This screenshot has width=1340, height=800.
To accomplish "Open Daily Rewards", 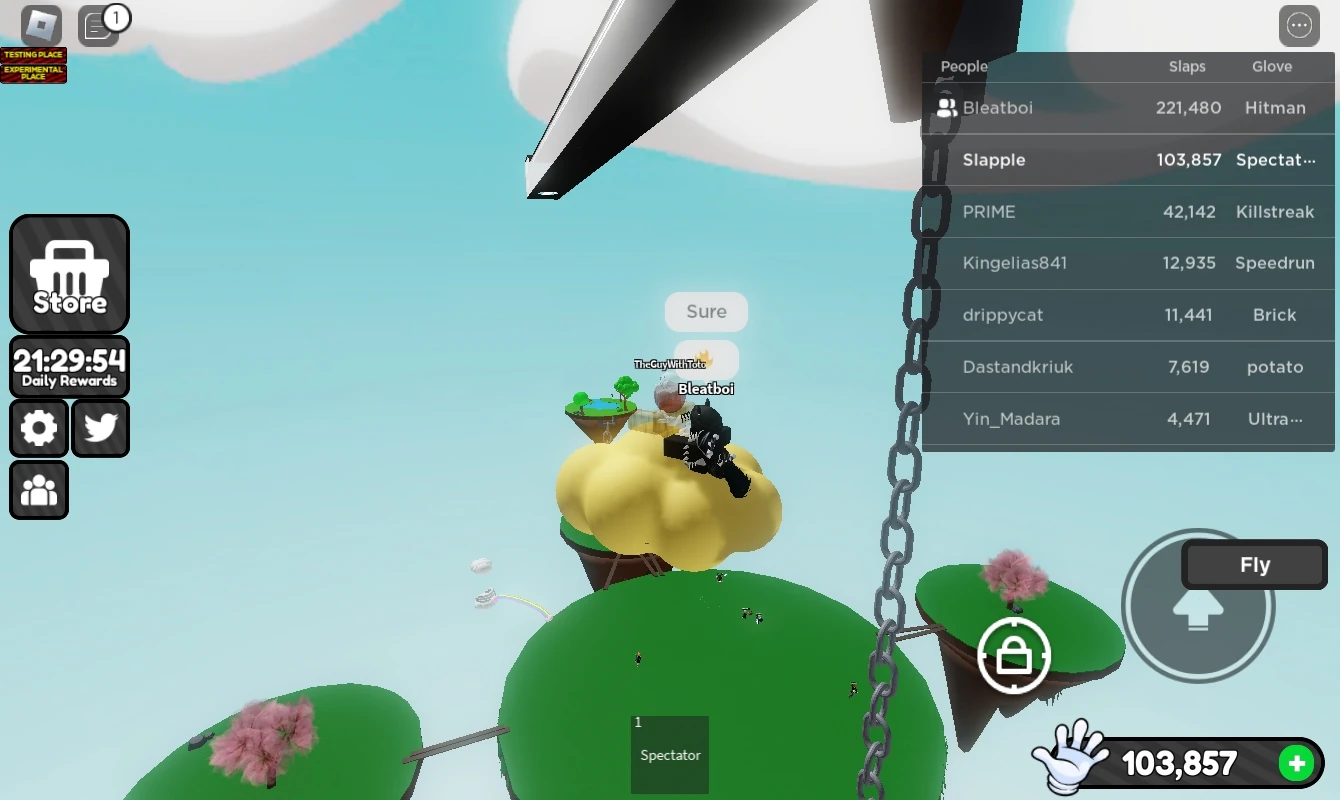I will point(69,366).
